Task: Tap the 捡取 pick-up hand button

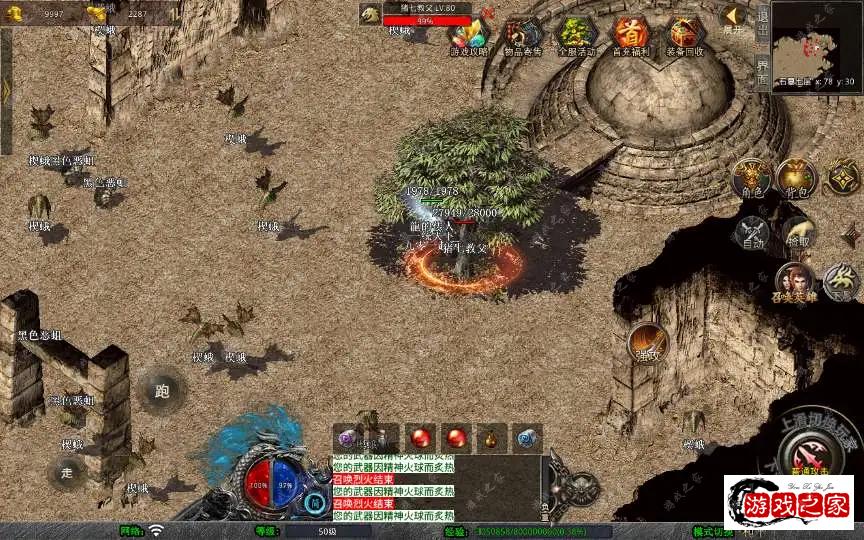Action: coord(797,234)
